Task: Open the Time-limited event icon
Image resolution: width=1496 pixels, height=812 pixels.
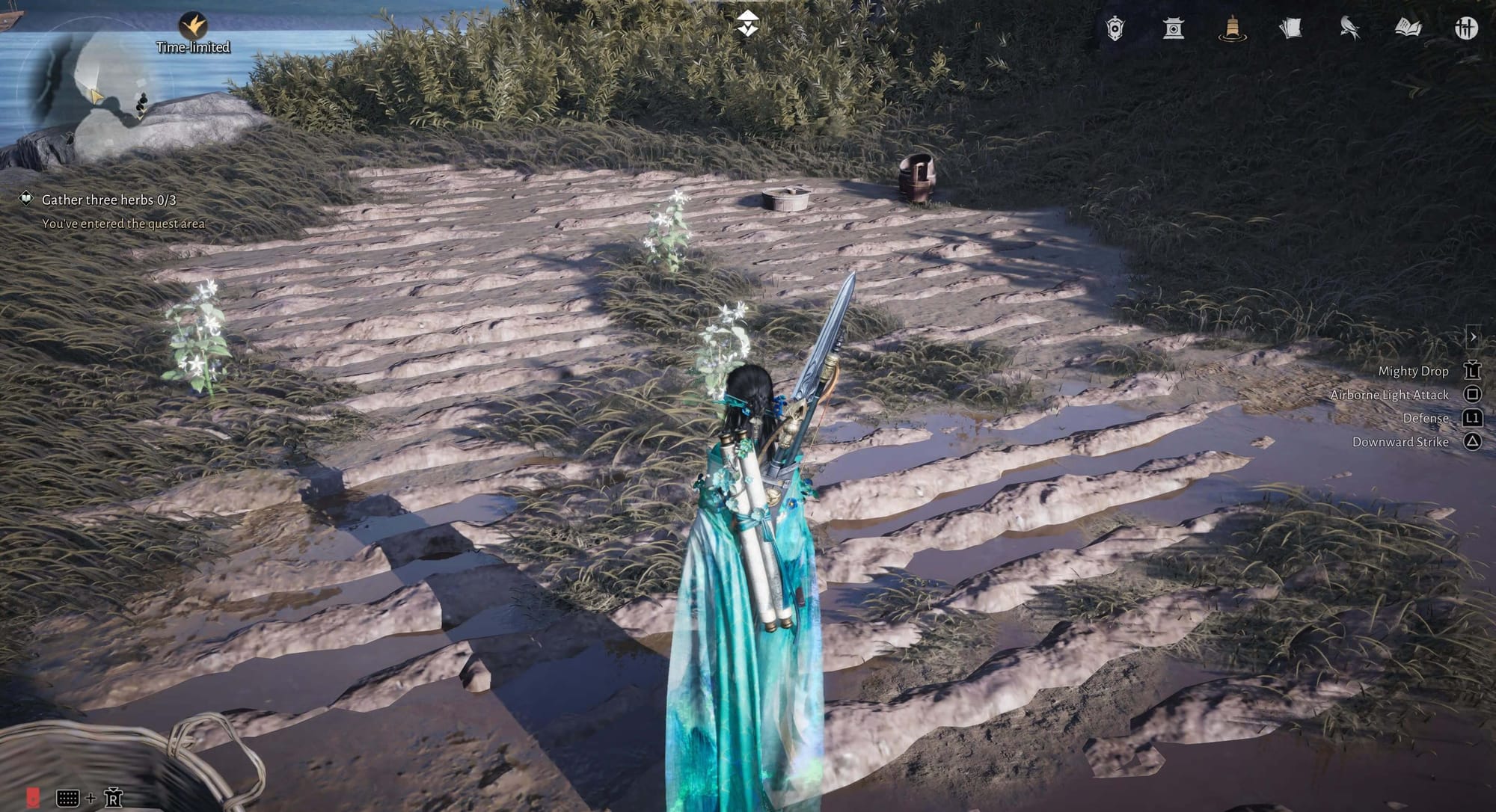Action: click(193, 26)
